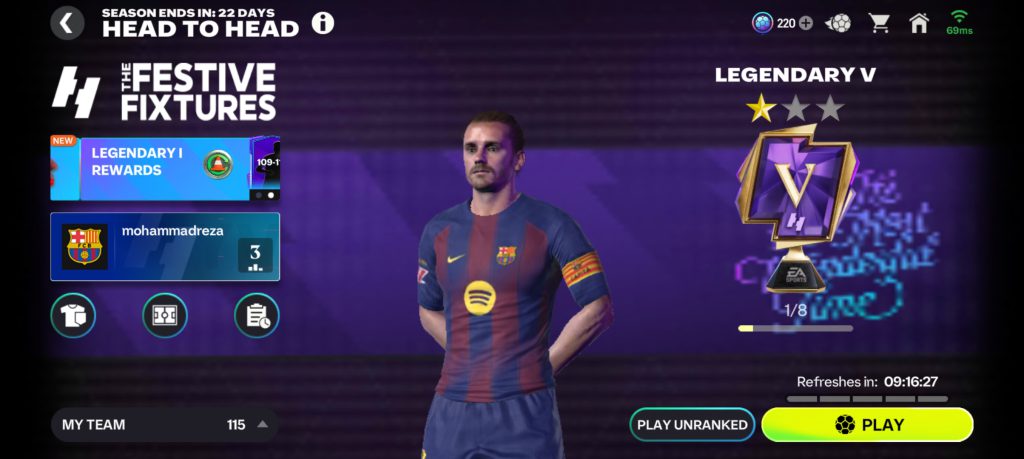Tap the green Play button
This screenshot has width=1024, height=459.
click(x=867, y=424)
